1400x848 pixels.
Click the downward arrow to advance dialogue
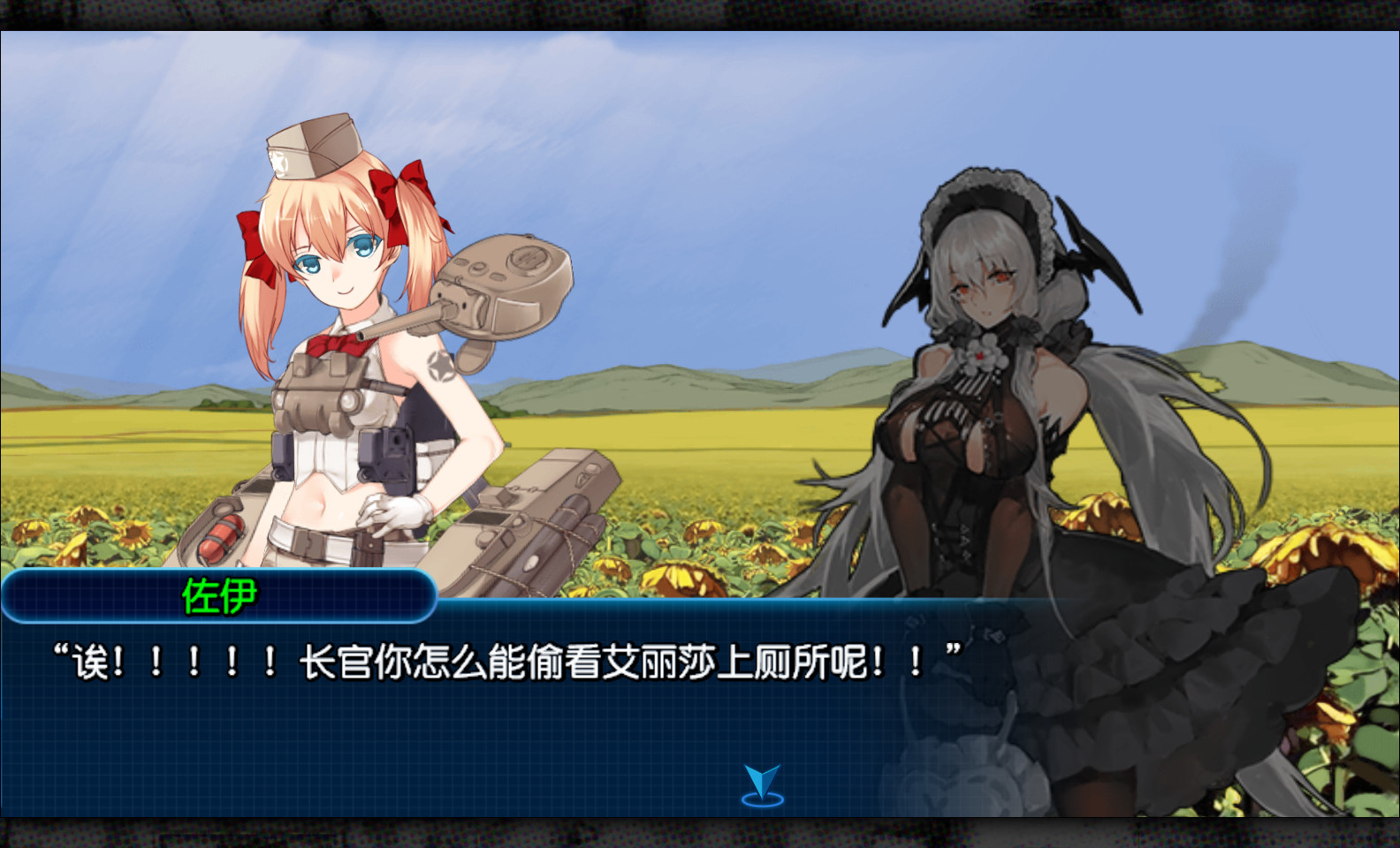coord(760,777)
